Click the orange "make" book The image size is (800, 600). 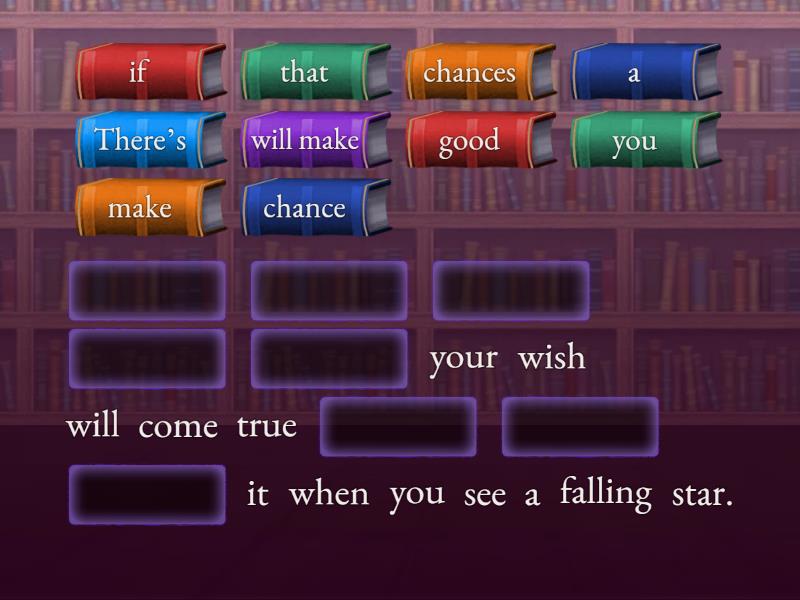[140, 208]
